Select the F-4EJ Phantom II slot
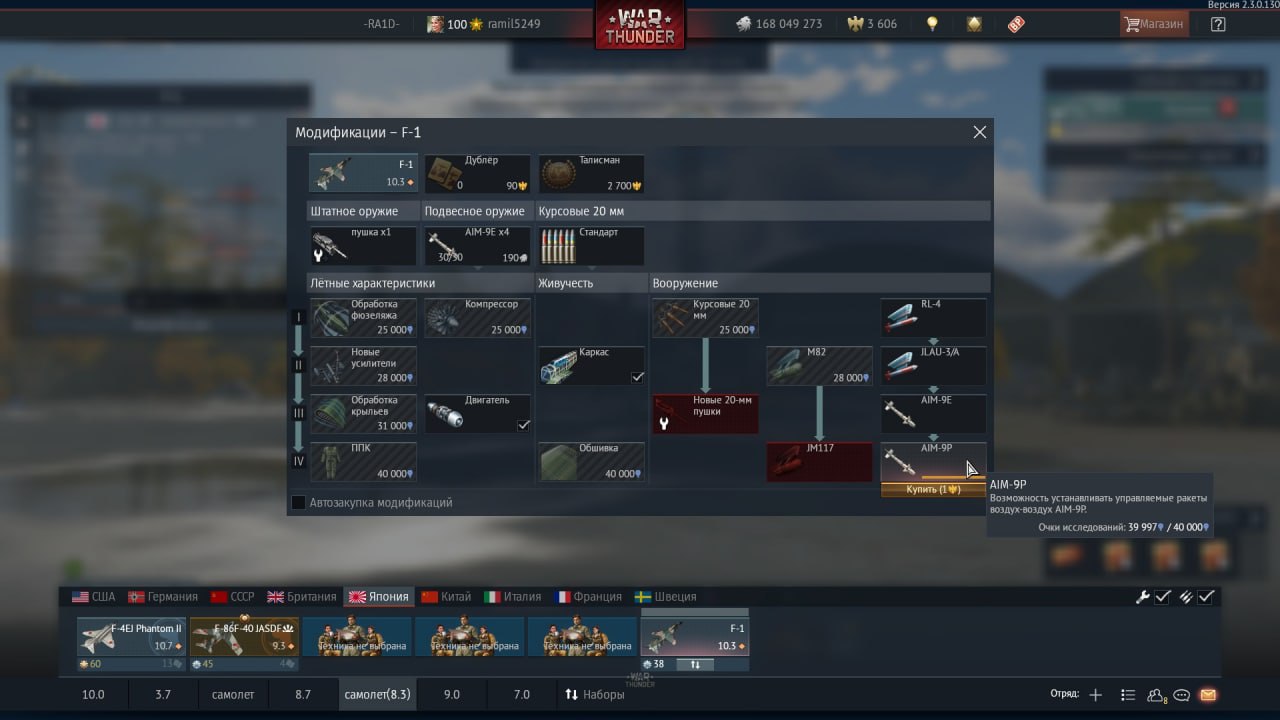 132,642
